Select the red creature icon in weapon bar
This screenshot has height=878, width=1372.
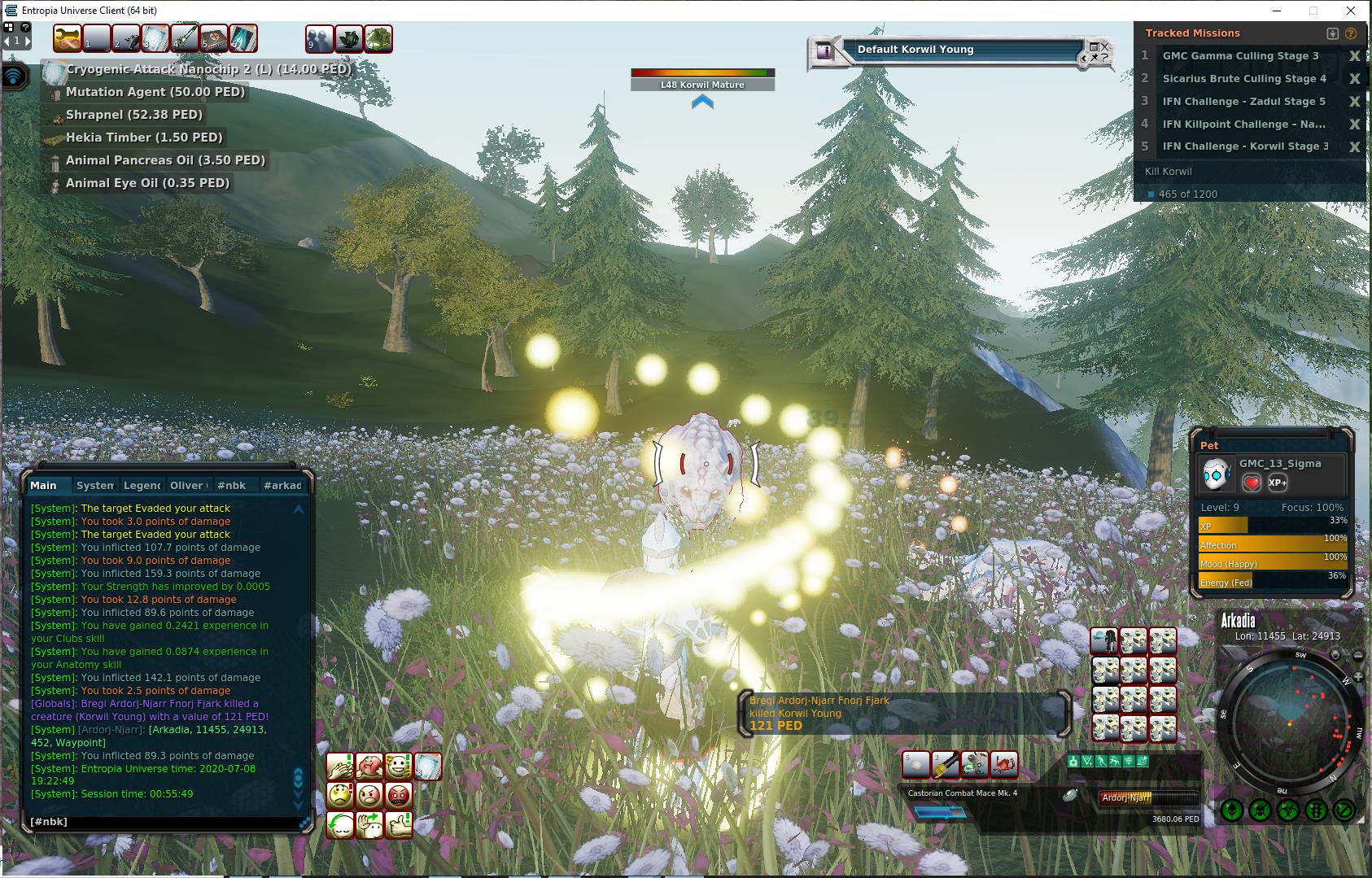tap(1004, 765)
